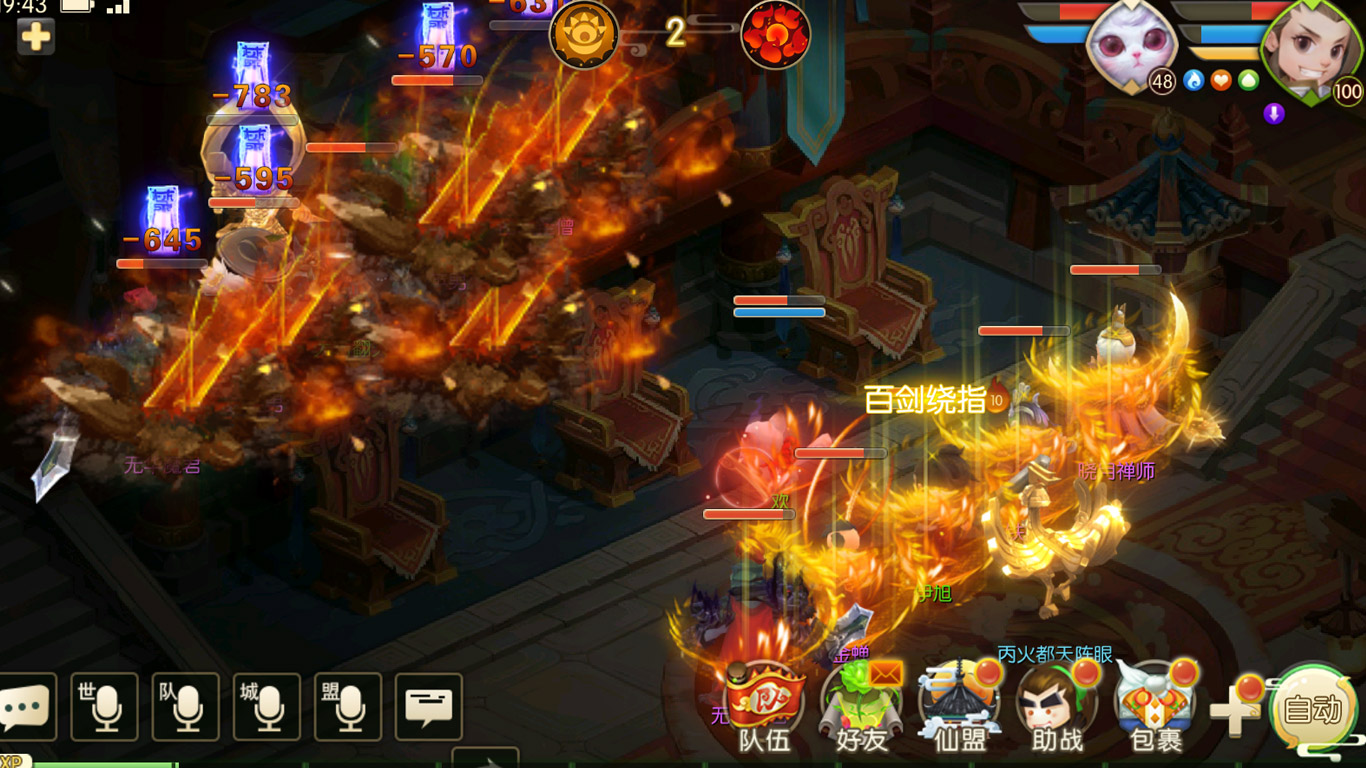Open the 队伍 team menu

(x=764, y=703)
